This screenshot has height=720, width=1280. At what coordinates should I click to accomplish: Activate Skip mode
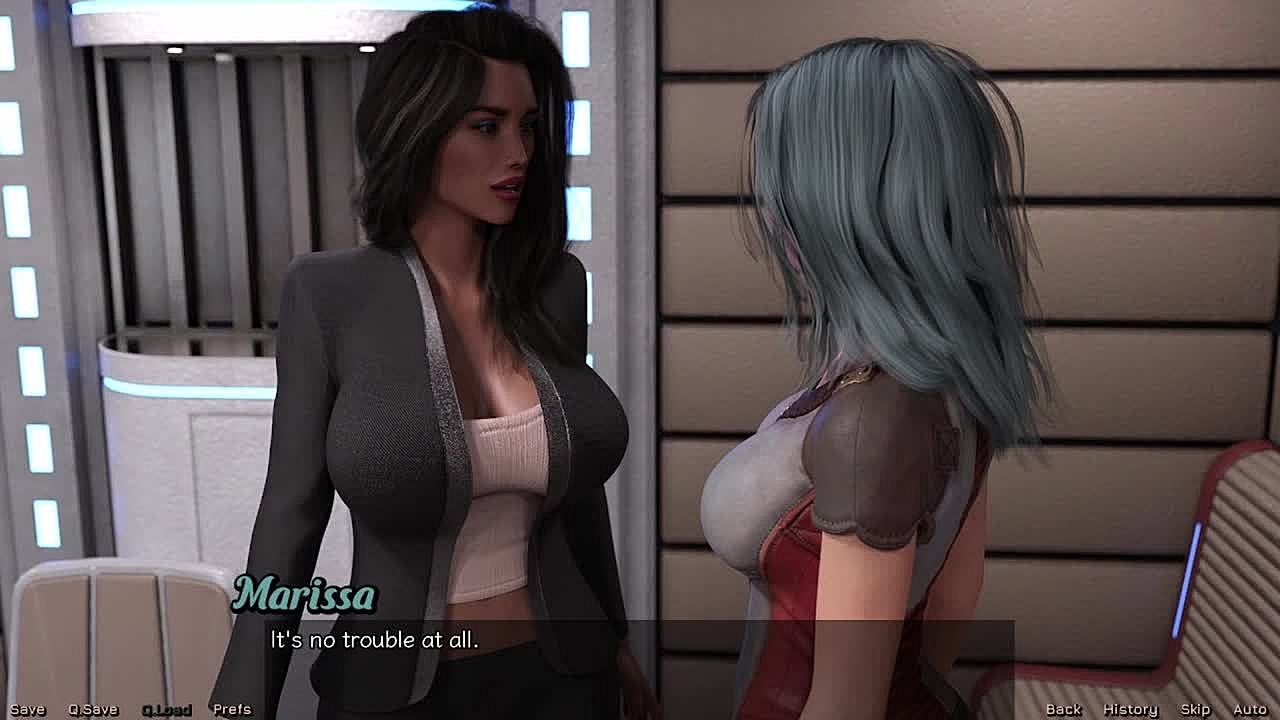click(1195, 709)
